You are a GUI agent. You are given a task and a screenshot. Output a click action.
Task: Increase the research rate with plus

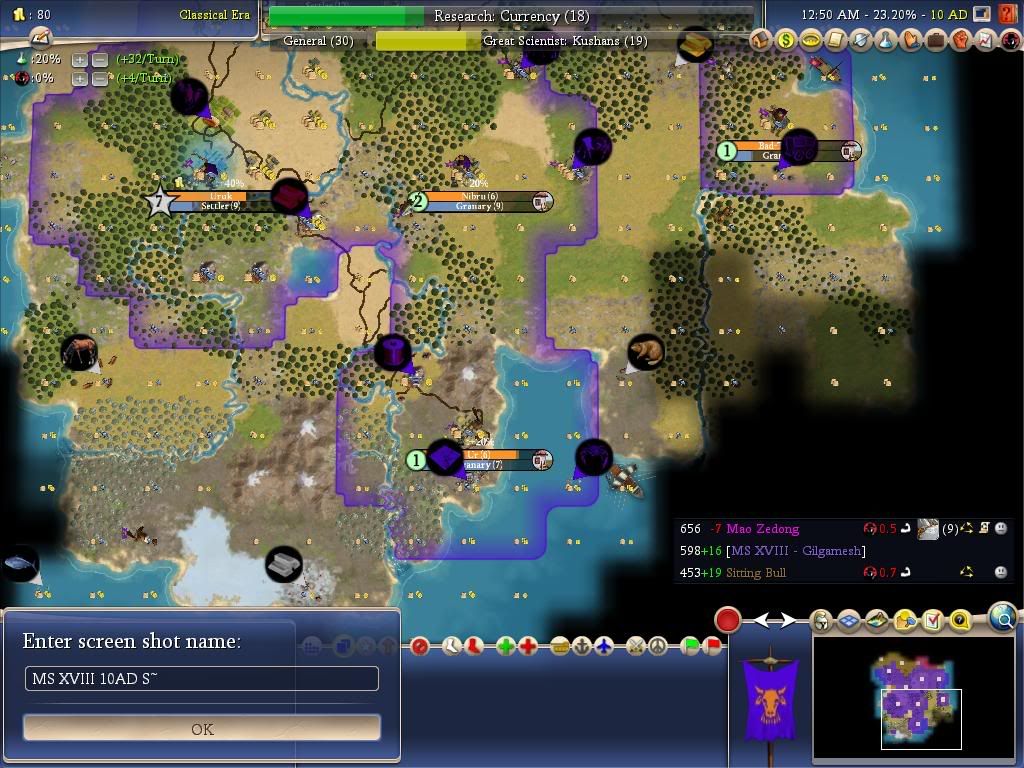tap(80, 59)
